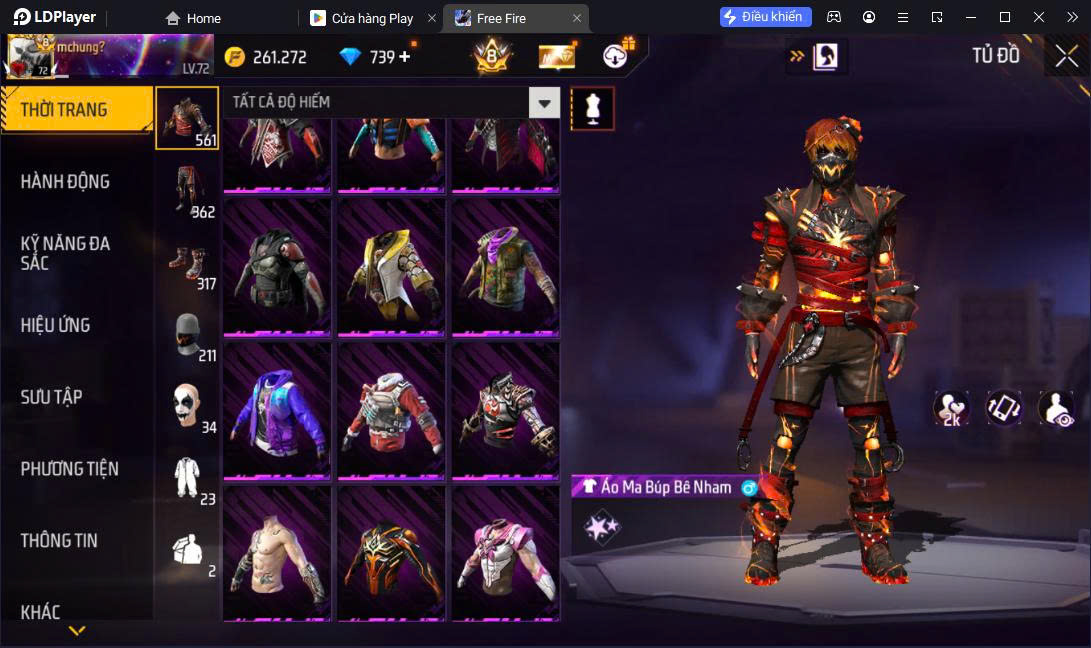
Task: Switch to the Cửa hàng Play tab
Action: 372,18
